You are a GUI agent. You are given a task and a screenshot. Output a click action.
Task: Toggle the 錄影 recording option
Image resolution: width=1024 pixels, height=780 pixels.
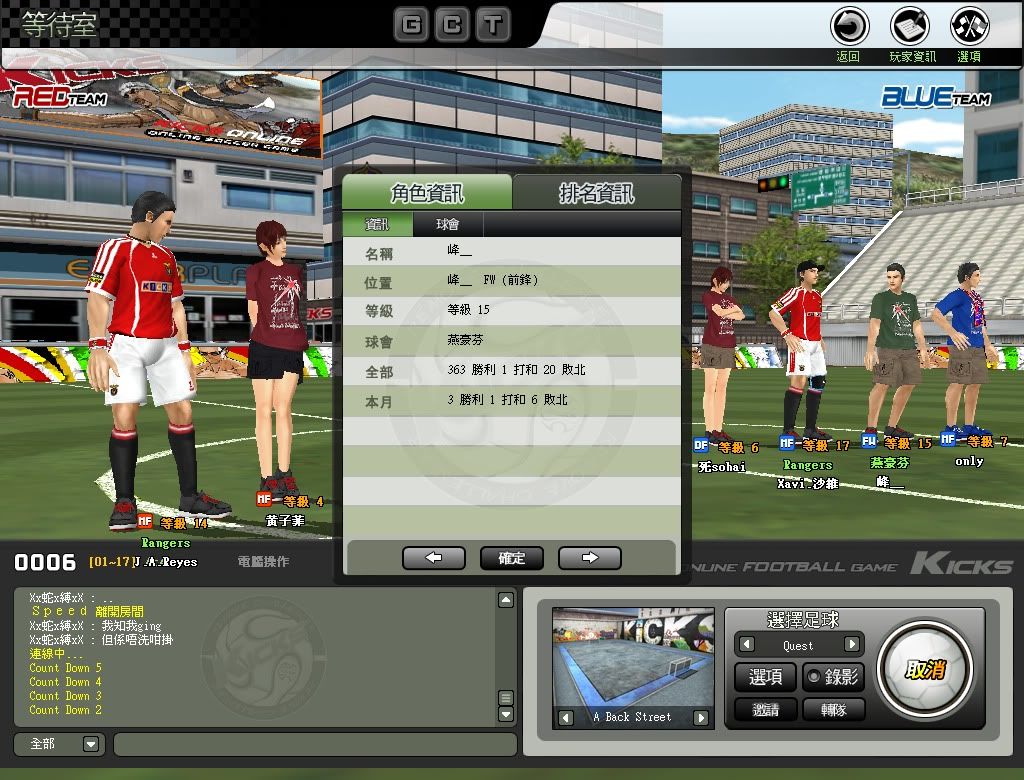(833, 677)
